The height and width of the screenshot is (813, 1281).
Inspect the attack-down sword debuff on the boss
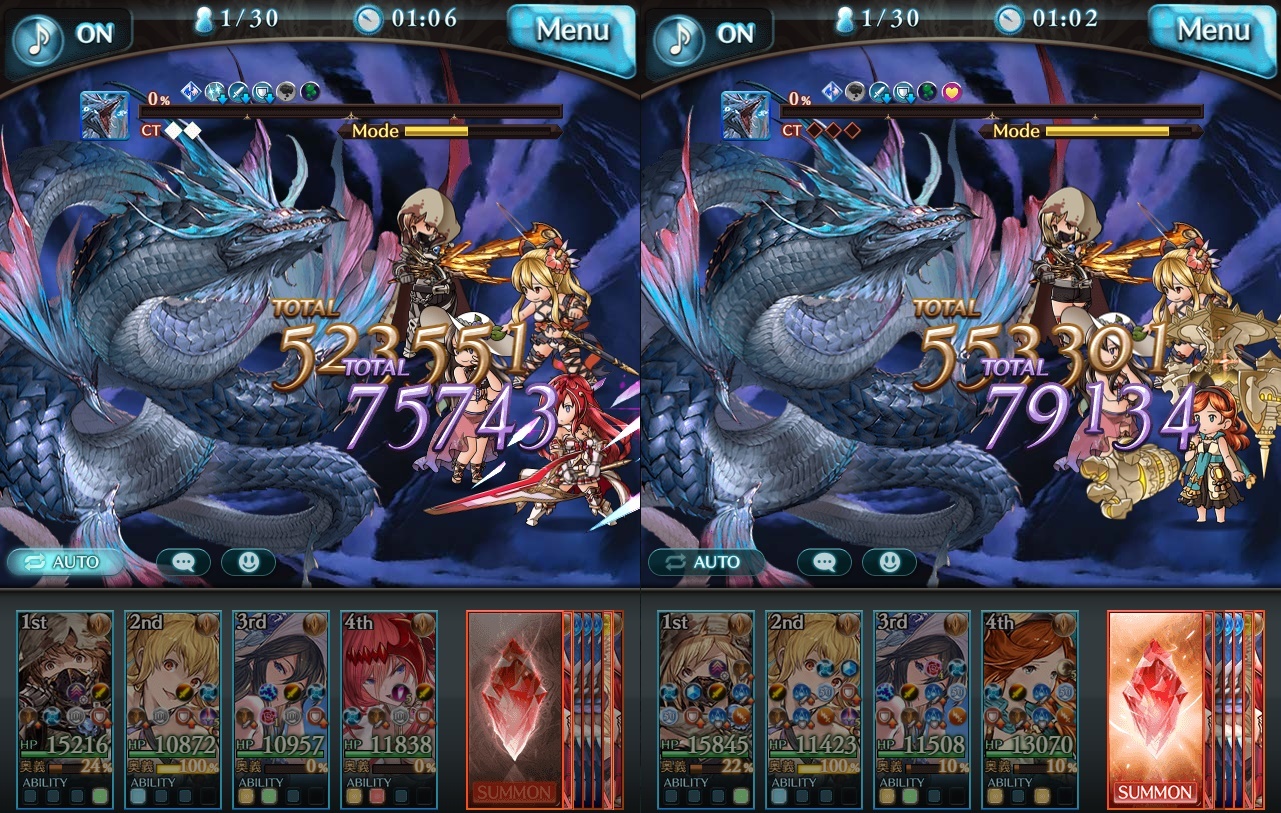(241, 91)
